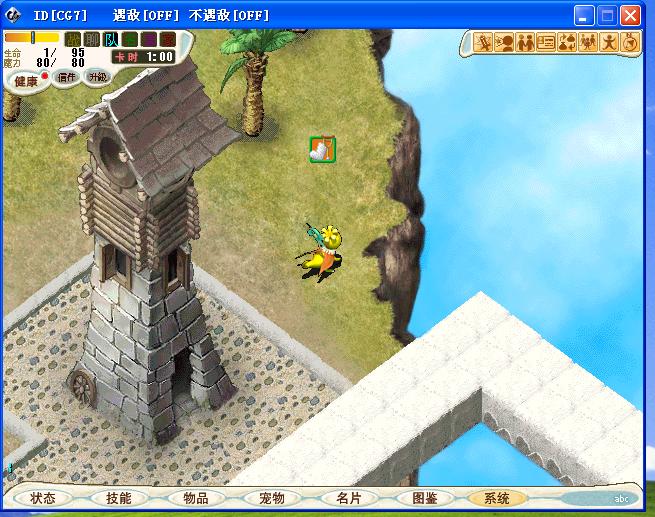
Task: Open the 宠物 pets menu
Action: (271, 497)
